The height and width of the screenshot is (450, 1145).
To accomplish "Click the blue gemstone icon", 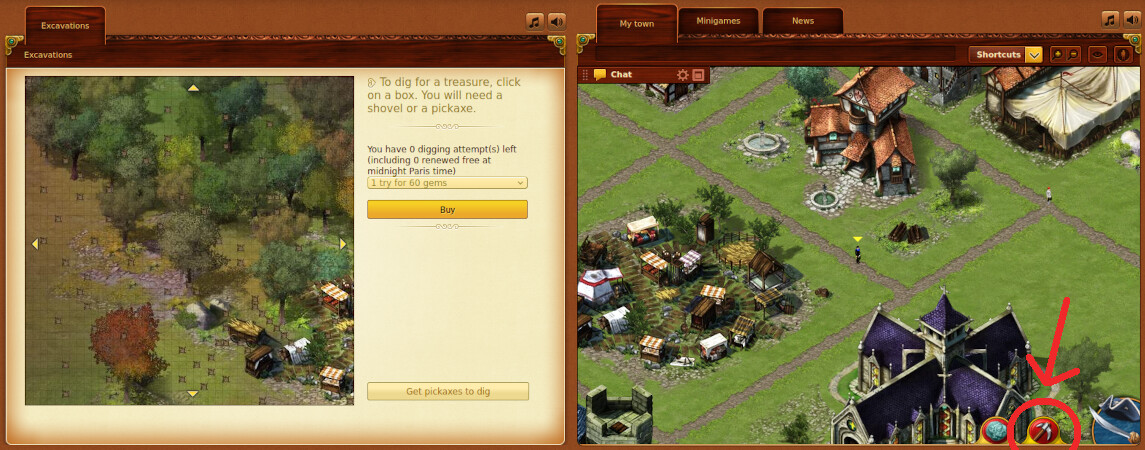I will pos(996,430).
